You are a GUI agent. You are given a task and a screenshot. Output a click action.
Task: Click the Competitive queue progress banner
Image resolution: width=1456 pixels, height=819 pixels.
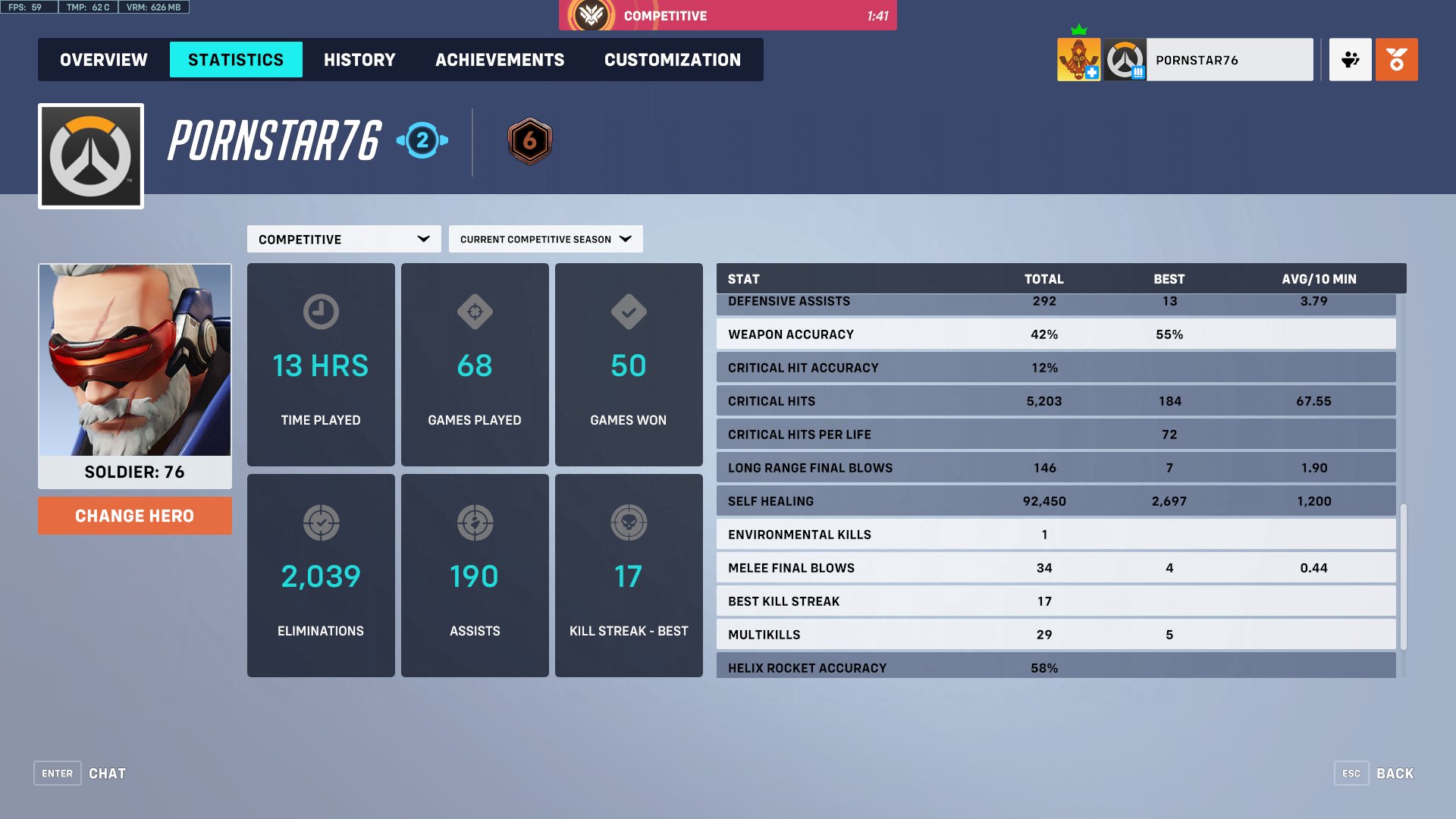click(728, 15)
